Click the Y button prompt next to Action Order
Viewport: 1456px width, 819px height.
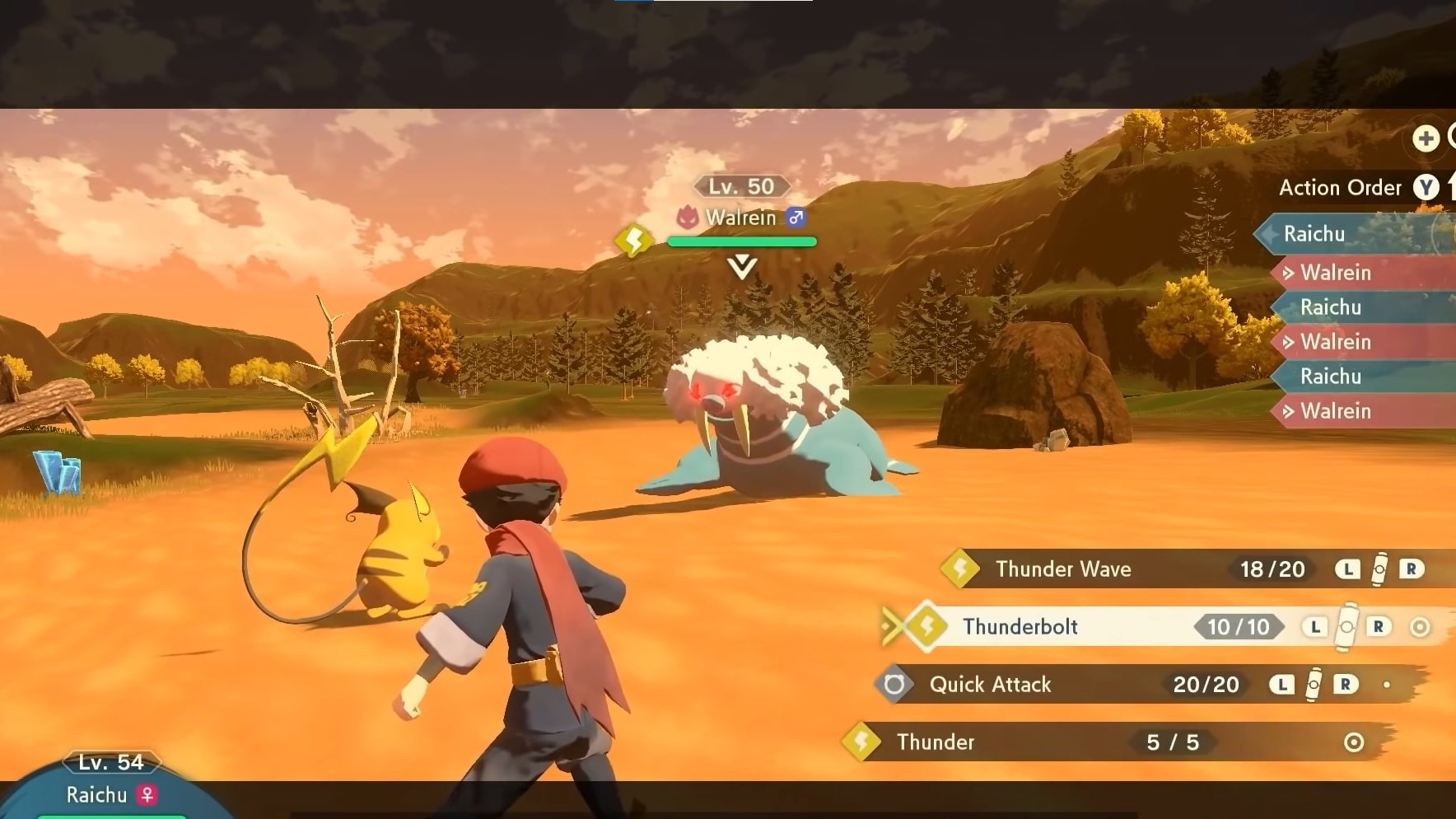[1425, 187]
